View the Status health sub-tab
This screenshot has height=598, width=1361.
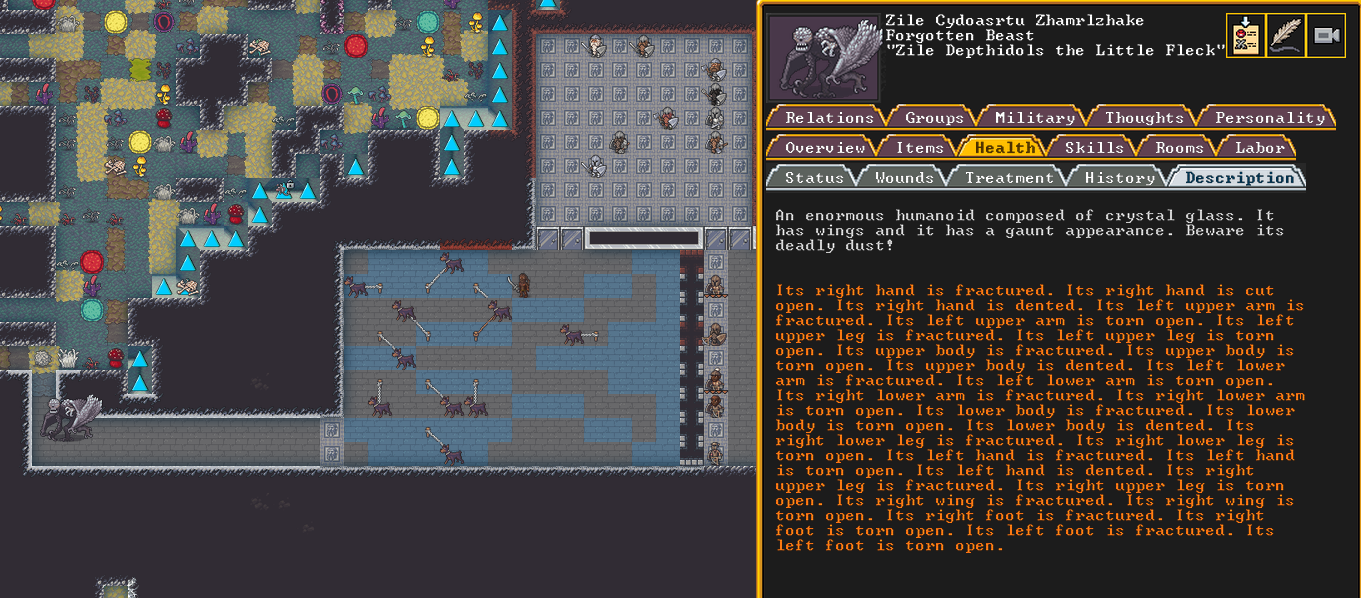click(814, 178)
